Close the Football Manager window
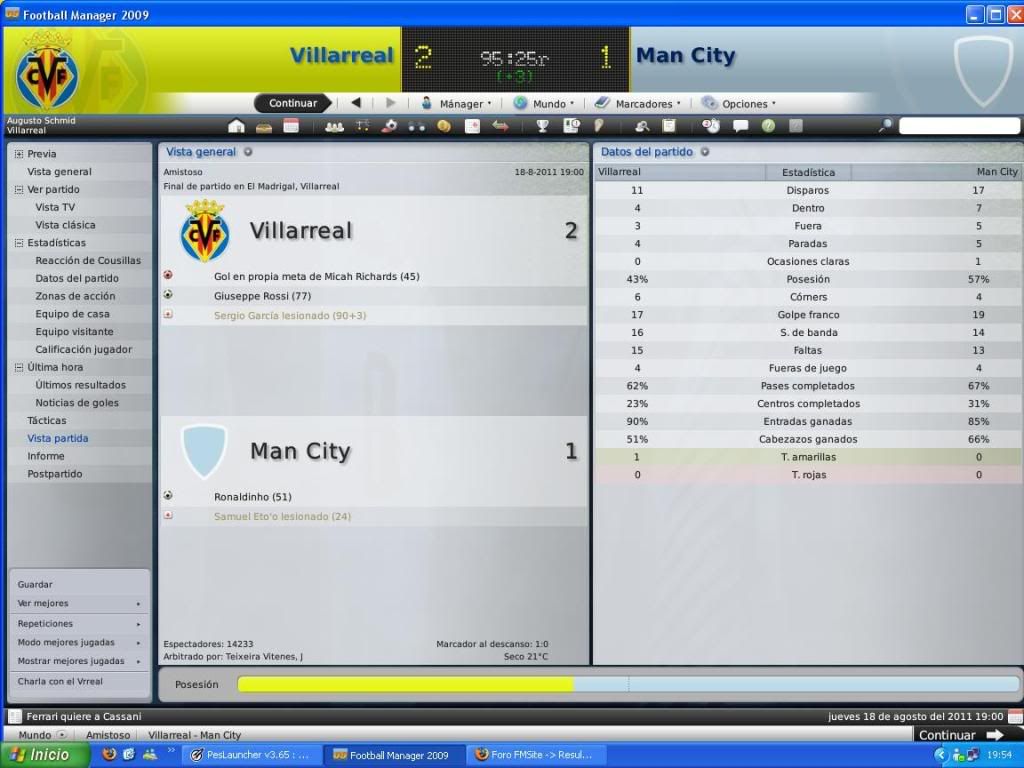Image resolution: width=1024 pixels, height=768 pixels. (1014, 14)
